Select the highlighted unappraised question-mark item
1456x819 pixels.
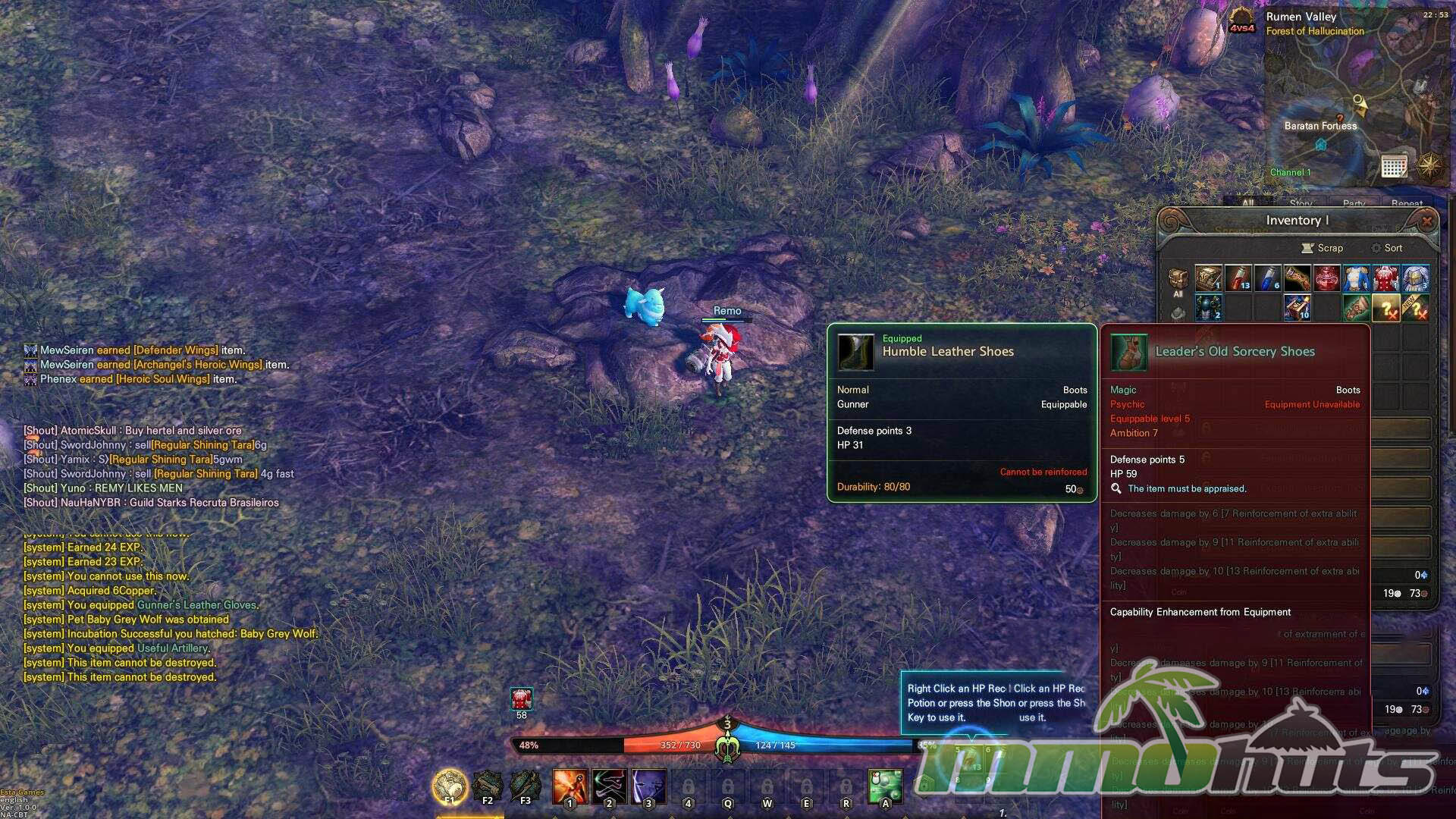(x=1385, y=308)
